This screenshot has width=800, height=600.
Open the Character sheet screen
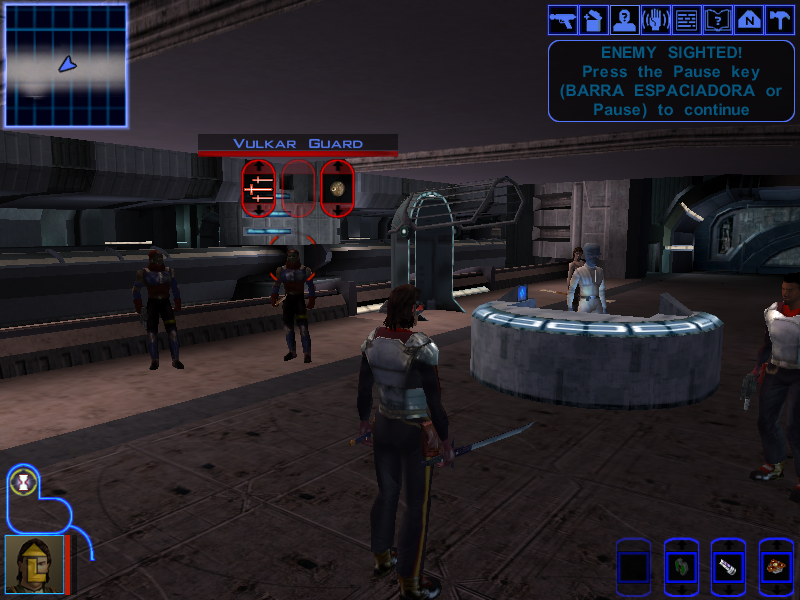click(x=624, y=19)
